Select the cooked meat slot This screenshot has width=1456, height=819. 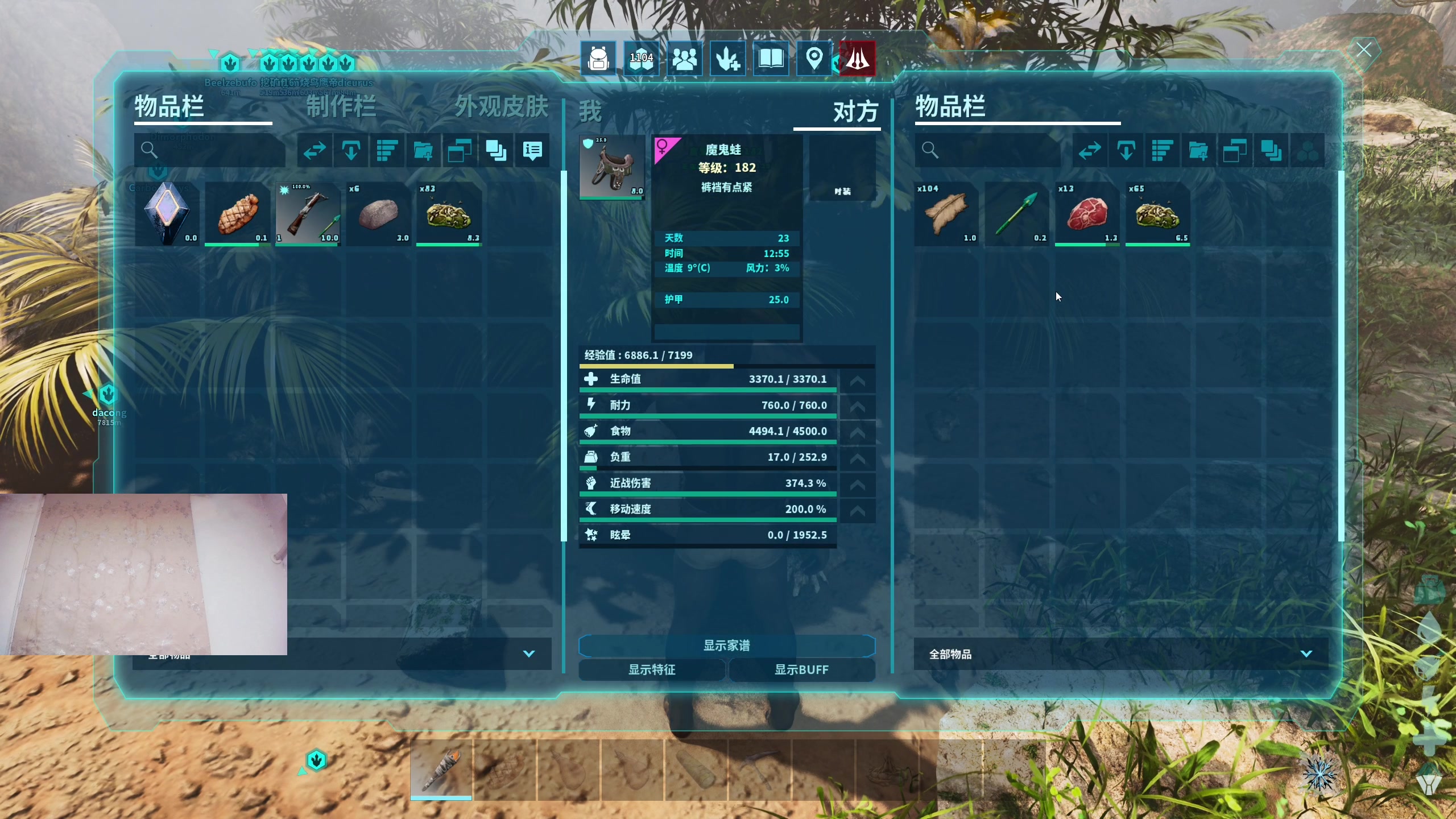pyautogui.click(x=238, y=214)
